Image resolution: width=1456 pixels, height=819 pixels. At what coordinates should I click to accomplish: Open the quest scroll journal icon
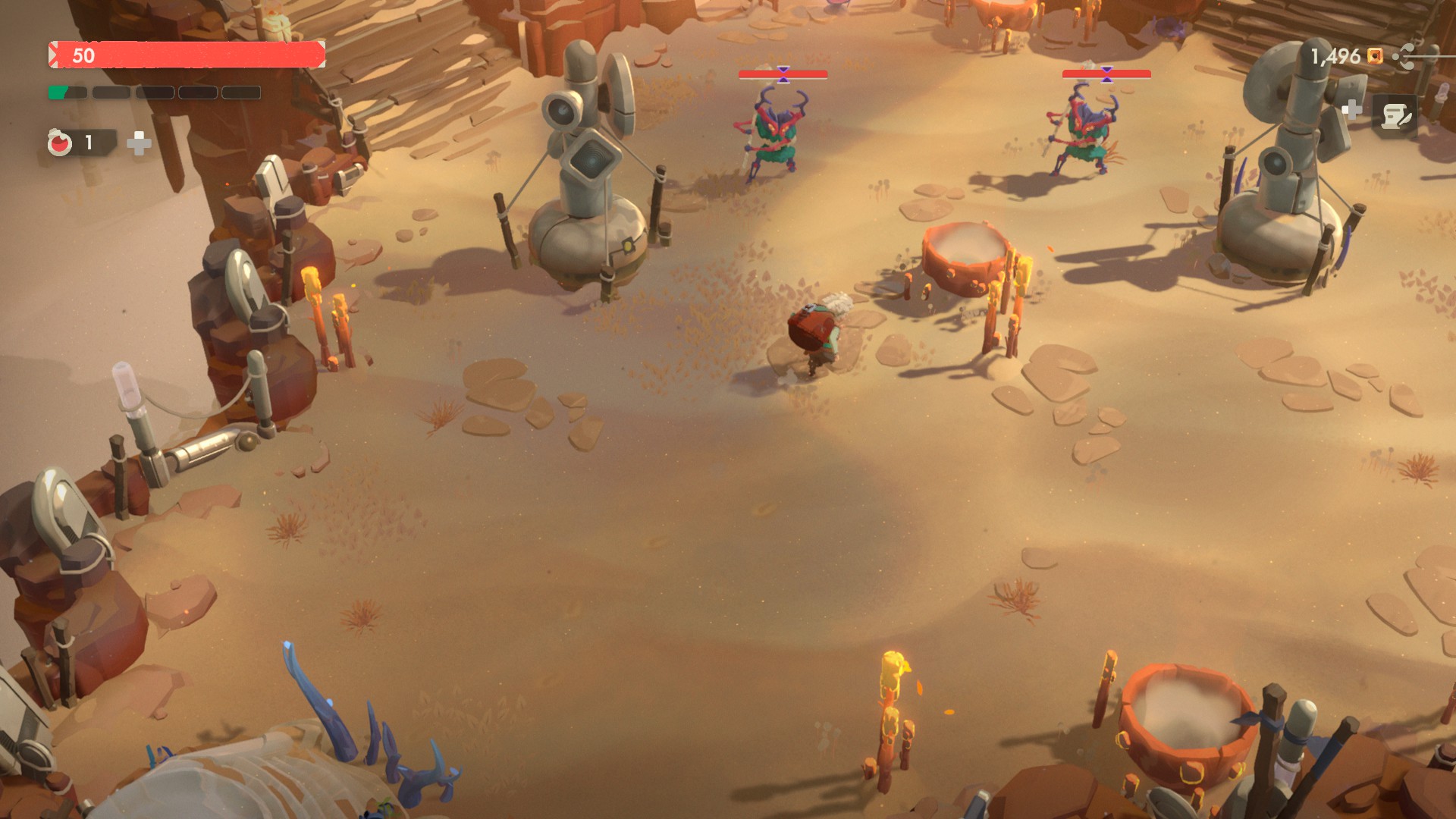pos(1395,117)
